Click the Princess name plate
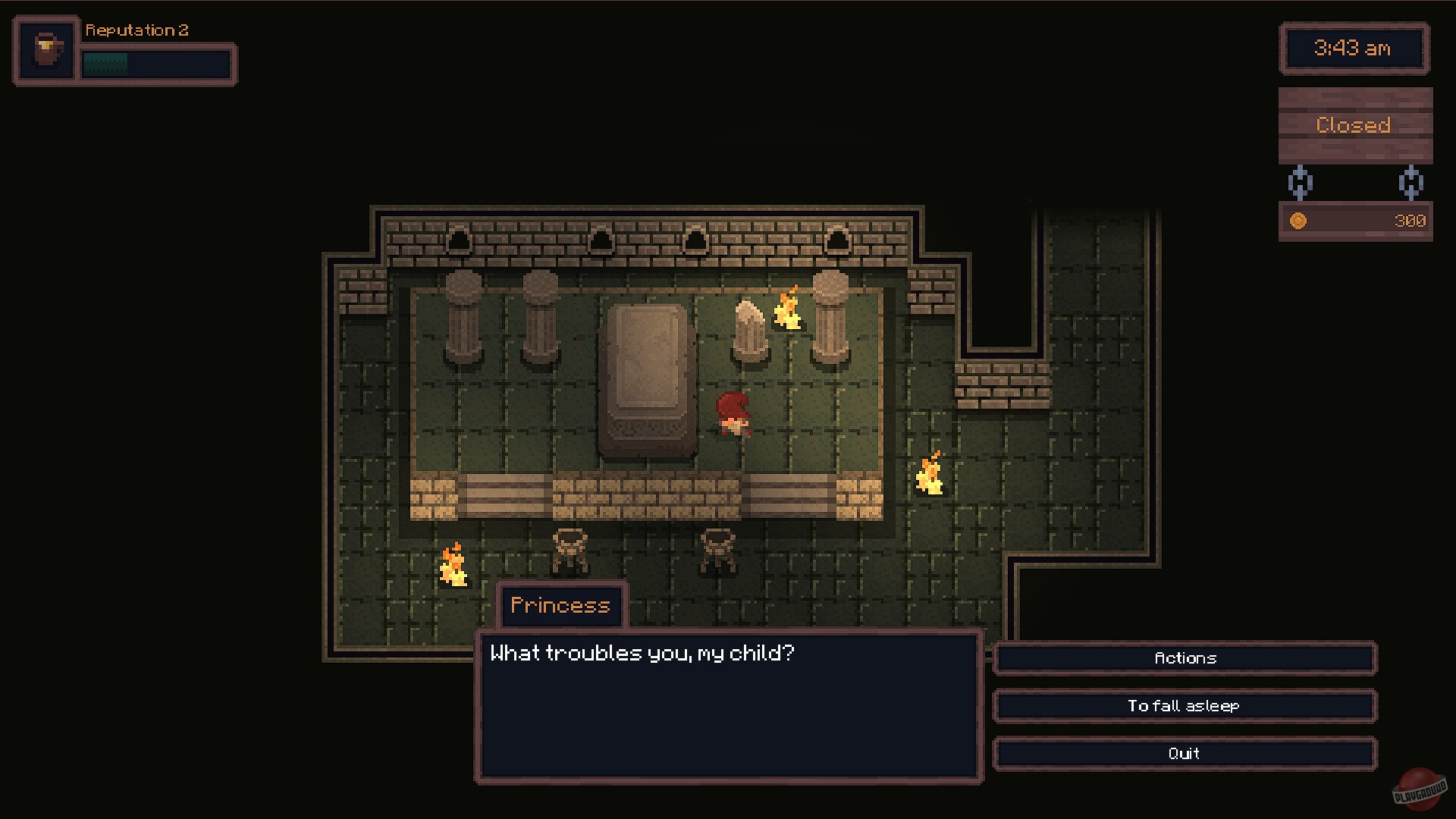The image size is (1456, 819). [x=561, y=605]
